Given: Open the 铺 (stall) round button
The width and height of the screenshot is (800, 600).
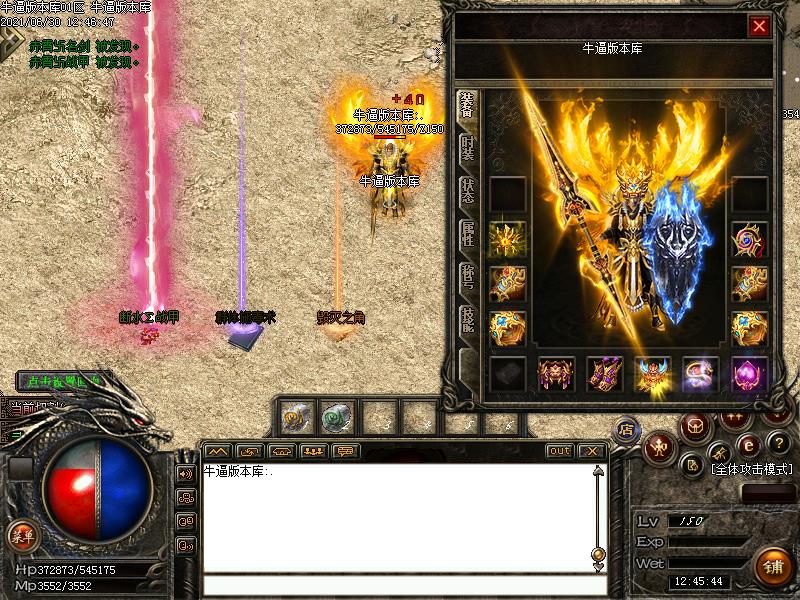Looking at the screenshot, I should (x=772, y=567).
